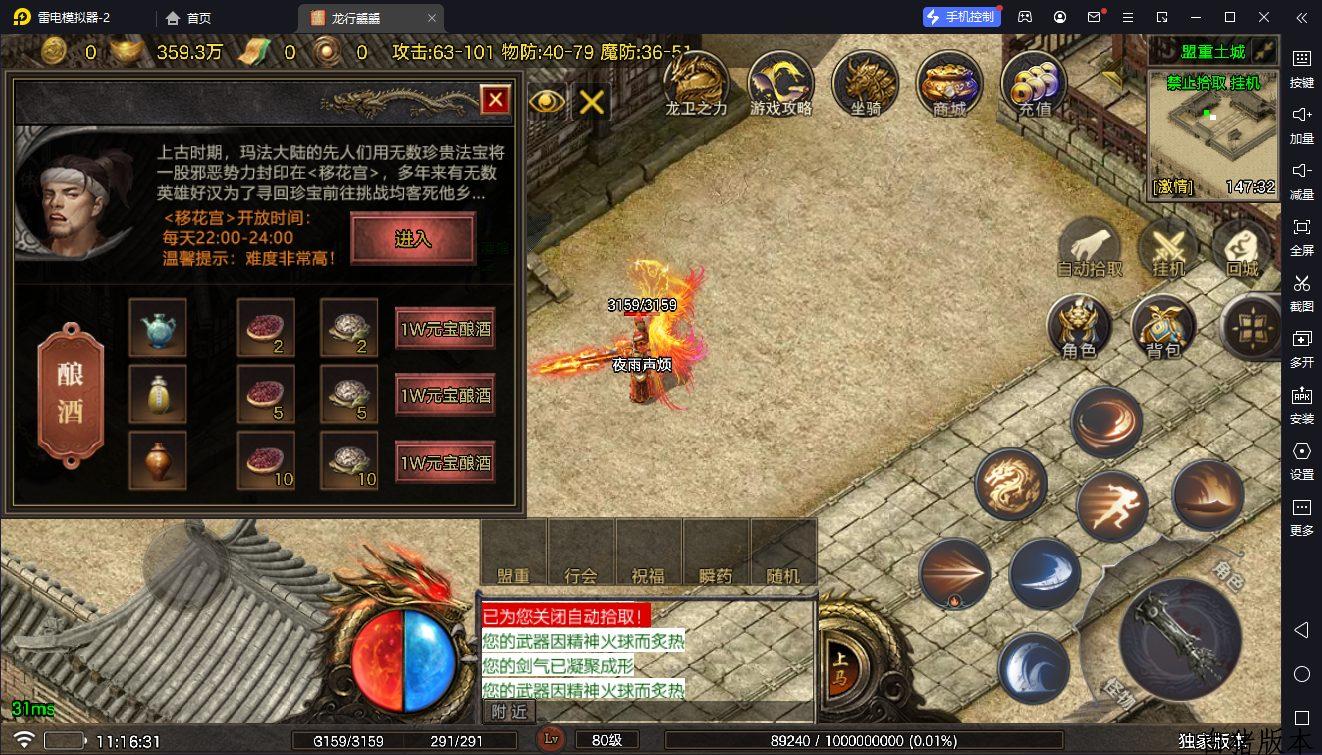Open the 角色 character sheet
Viewport: 1322px width, 755px height.
click(x=1079, y=326)
